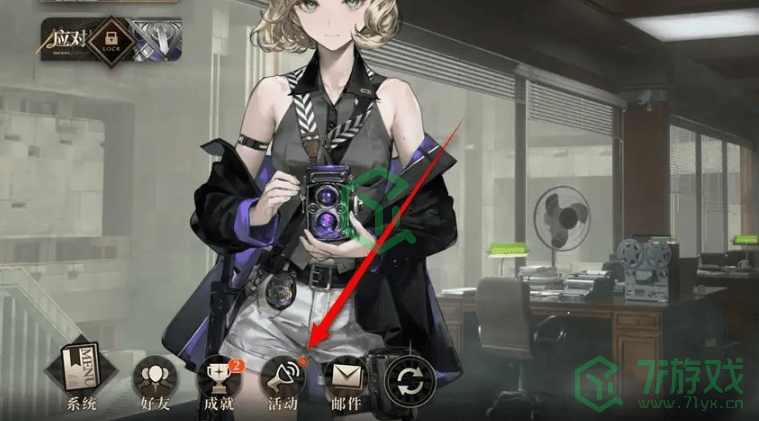Viewport: 759px width, 421px height.
Task: Click the circular arrows swap button
Action: coord(410,380)
